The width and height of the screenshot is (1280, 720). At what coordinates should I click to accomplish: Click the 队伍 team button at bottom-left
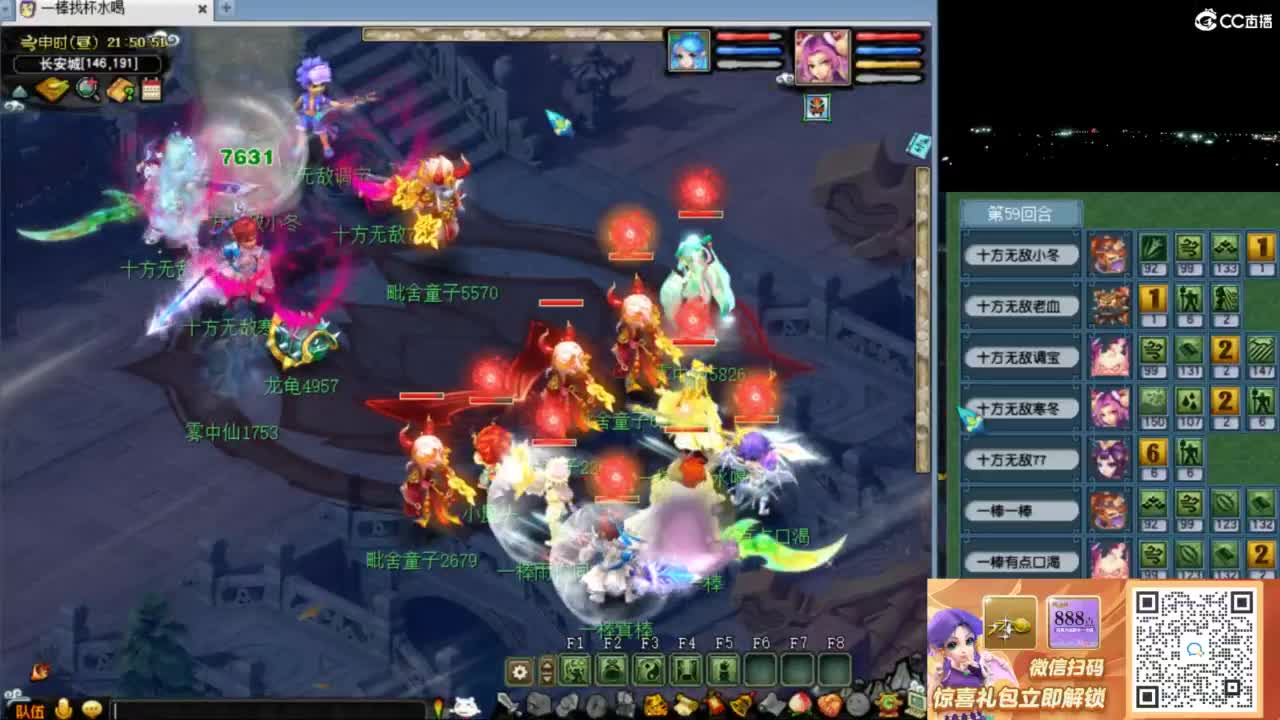[x=30, y=710]
